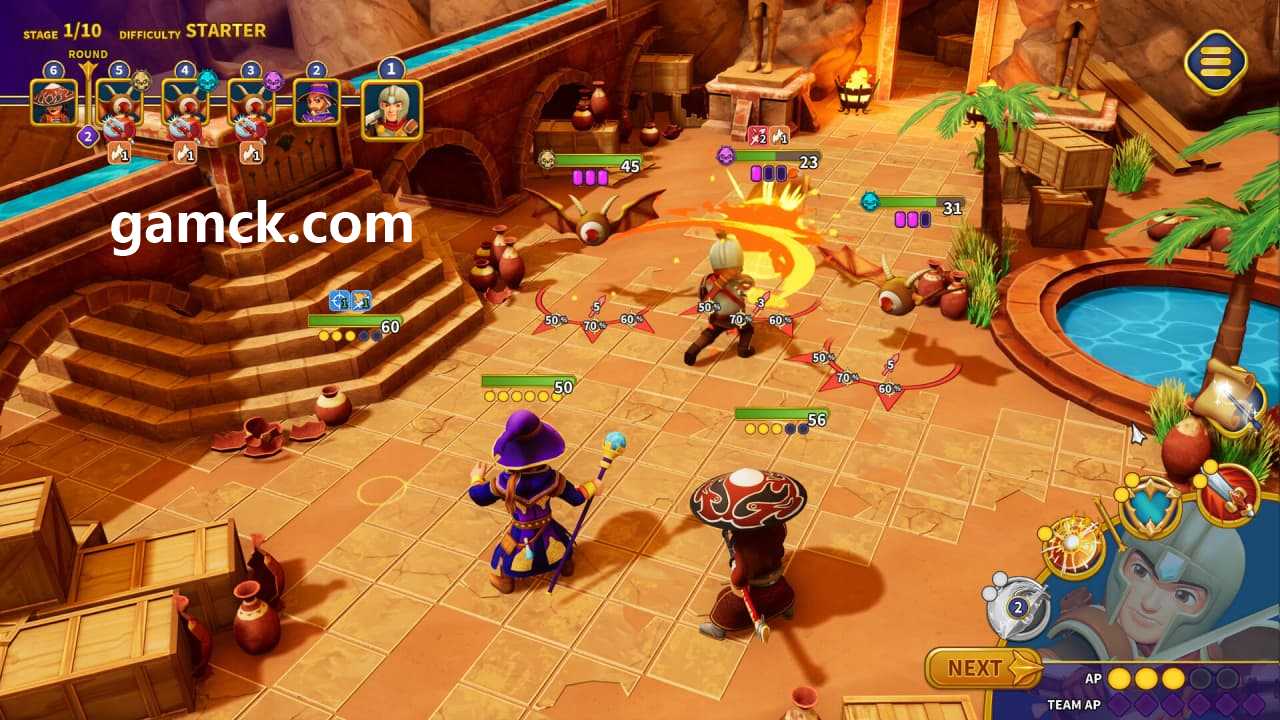Viewport: 1280px width, 720px height.
Task: Select the red-hat warrior turn order portrait
Action: [x=54, y=102]
